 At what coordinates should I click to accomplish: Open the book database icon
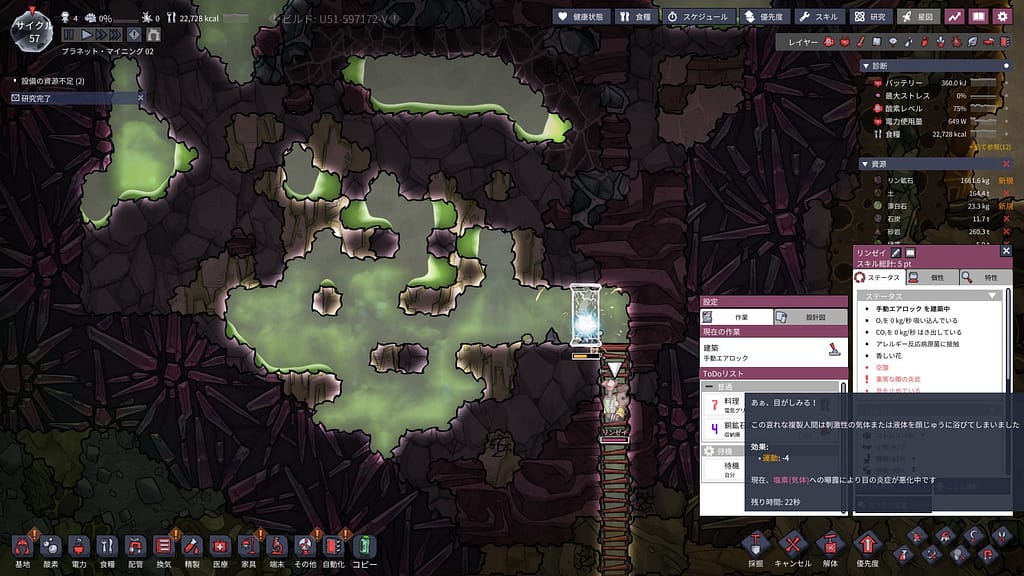(x=979, y=16)
